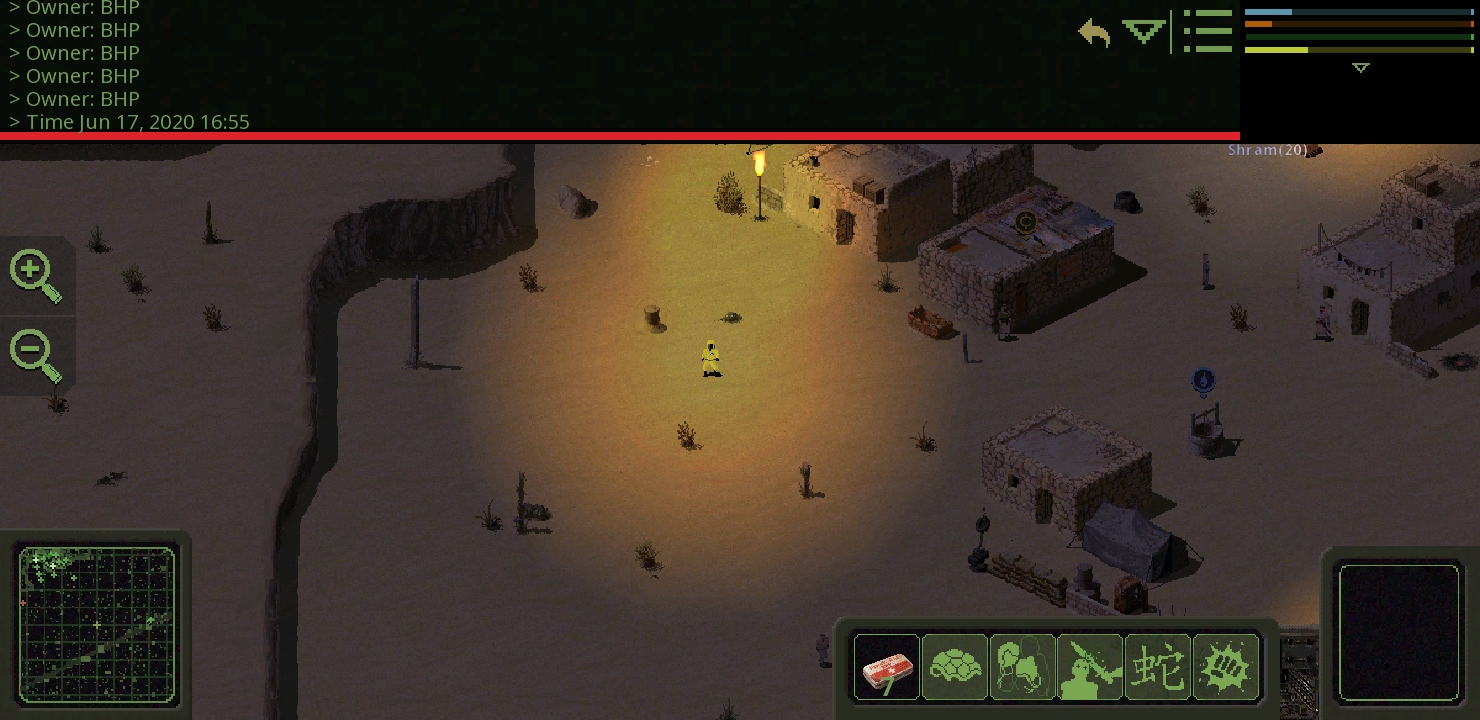
Task: Open the lungs/anatomy hotbar icon
Action: (1023, 667)
